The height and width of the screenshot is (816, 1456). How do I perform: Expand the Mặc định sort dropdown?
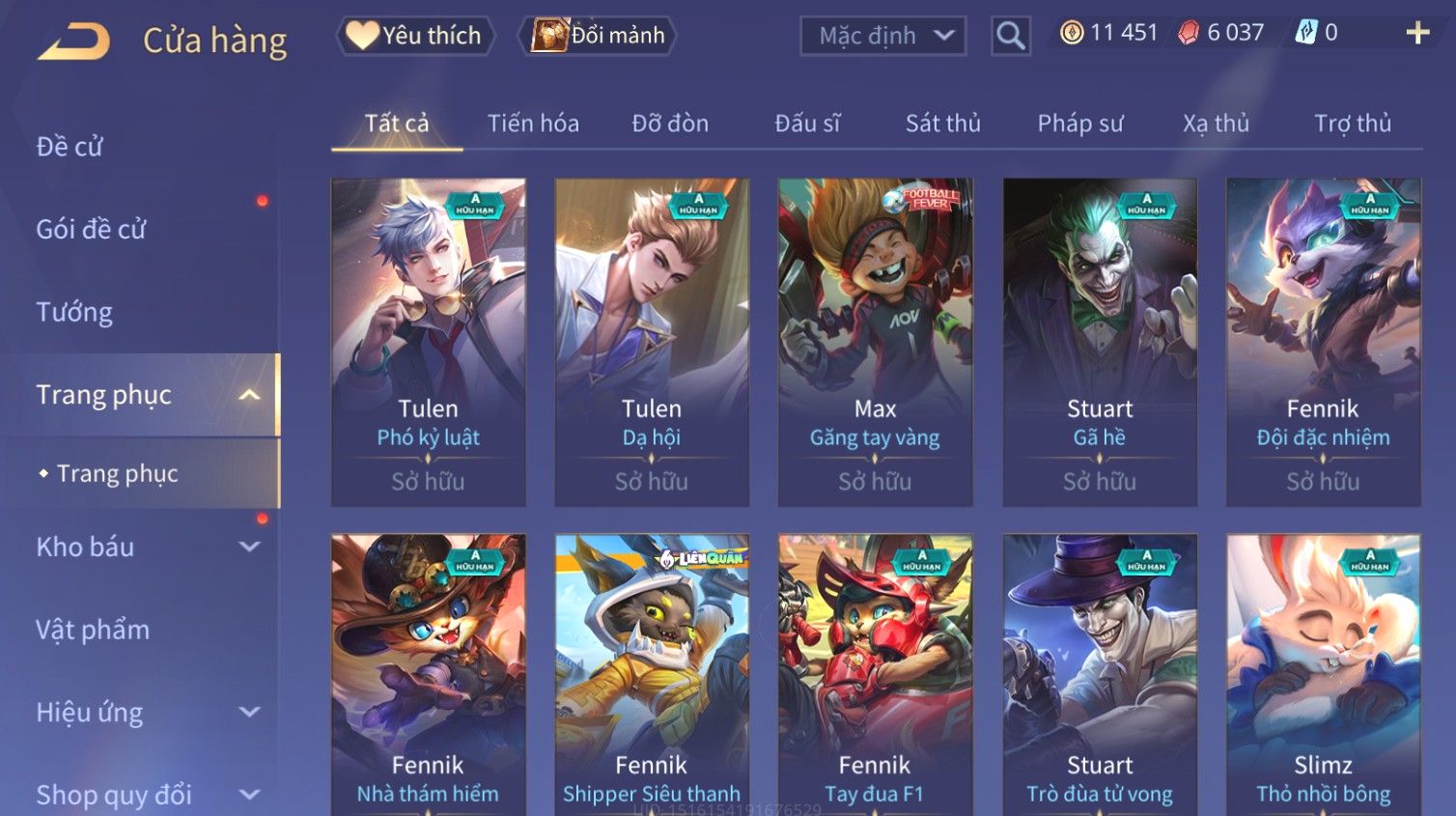[x=882, y=36]
